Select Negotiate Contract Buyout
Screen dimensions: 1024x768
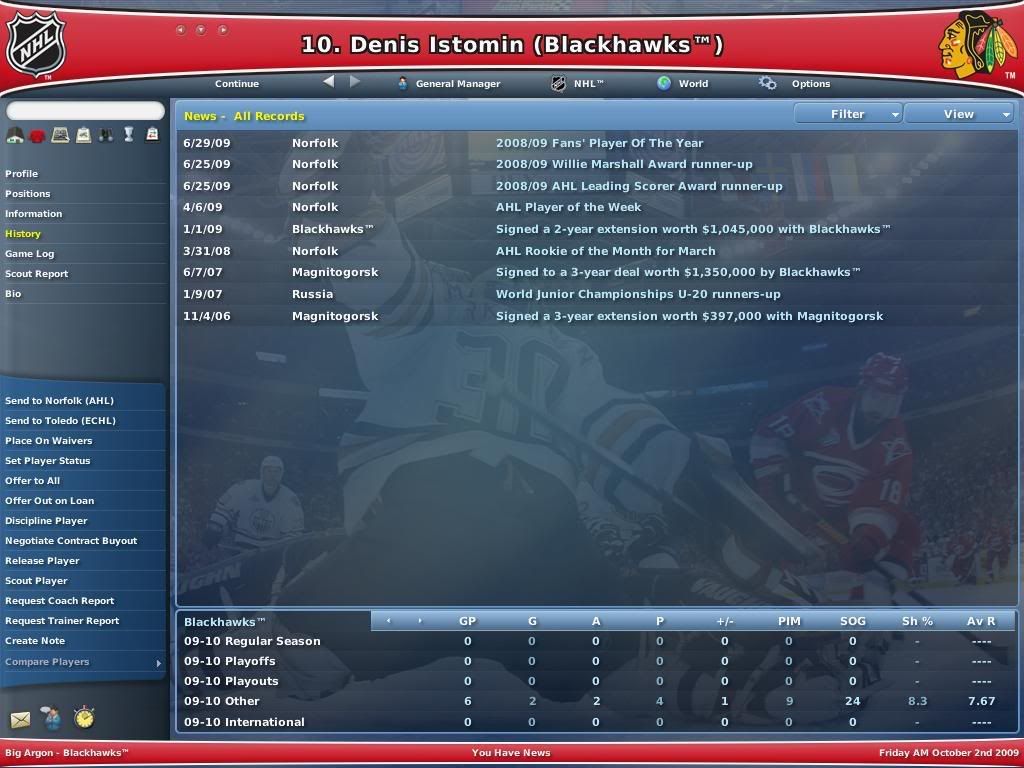click(71, 541)
